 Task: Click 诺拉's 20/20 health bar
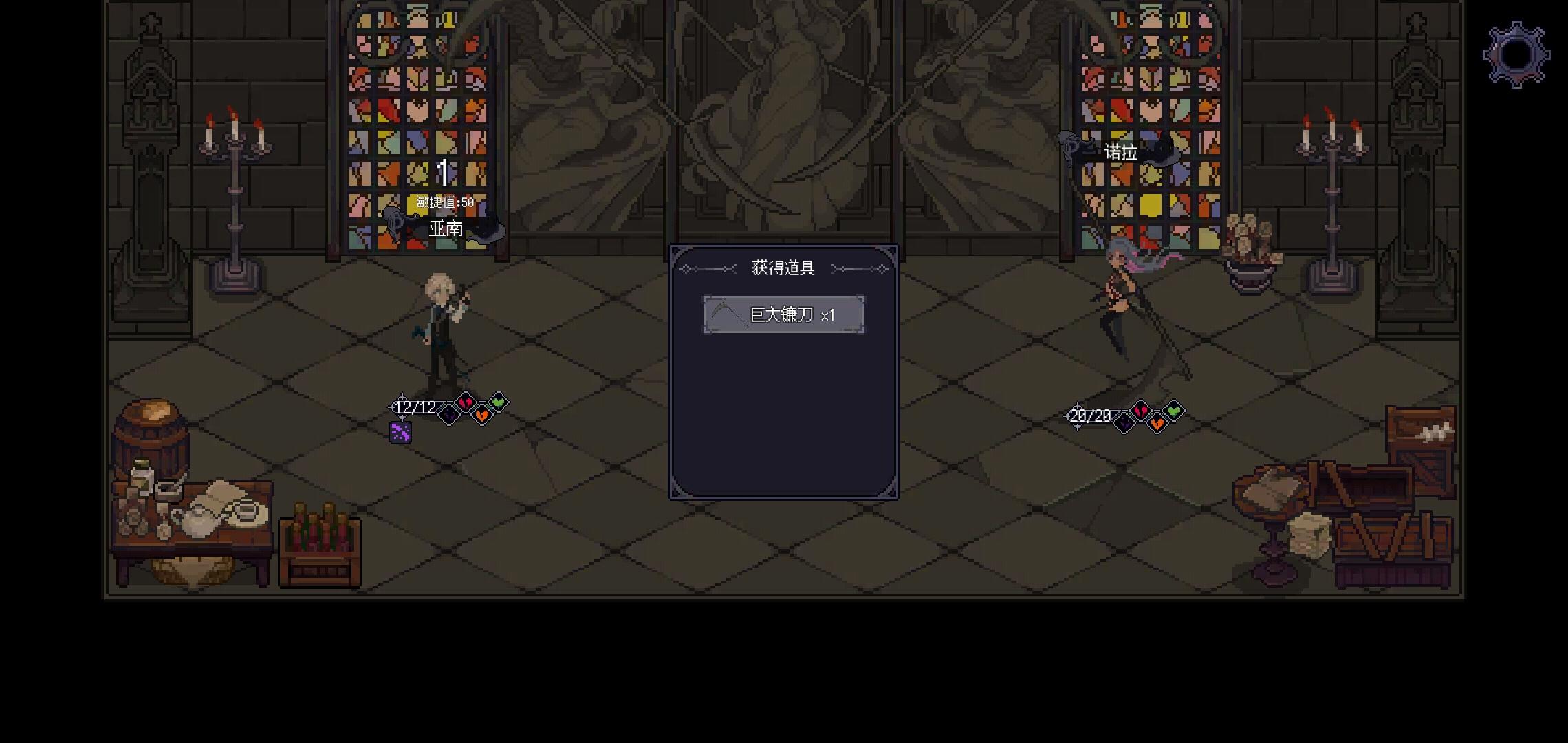(x=1090, y=416)
